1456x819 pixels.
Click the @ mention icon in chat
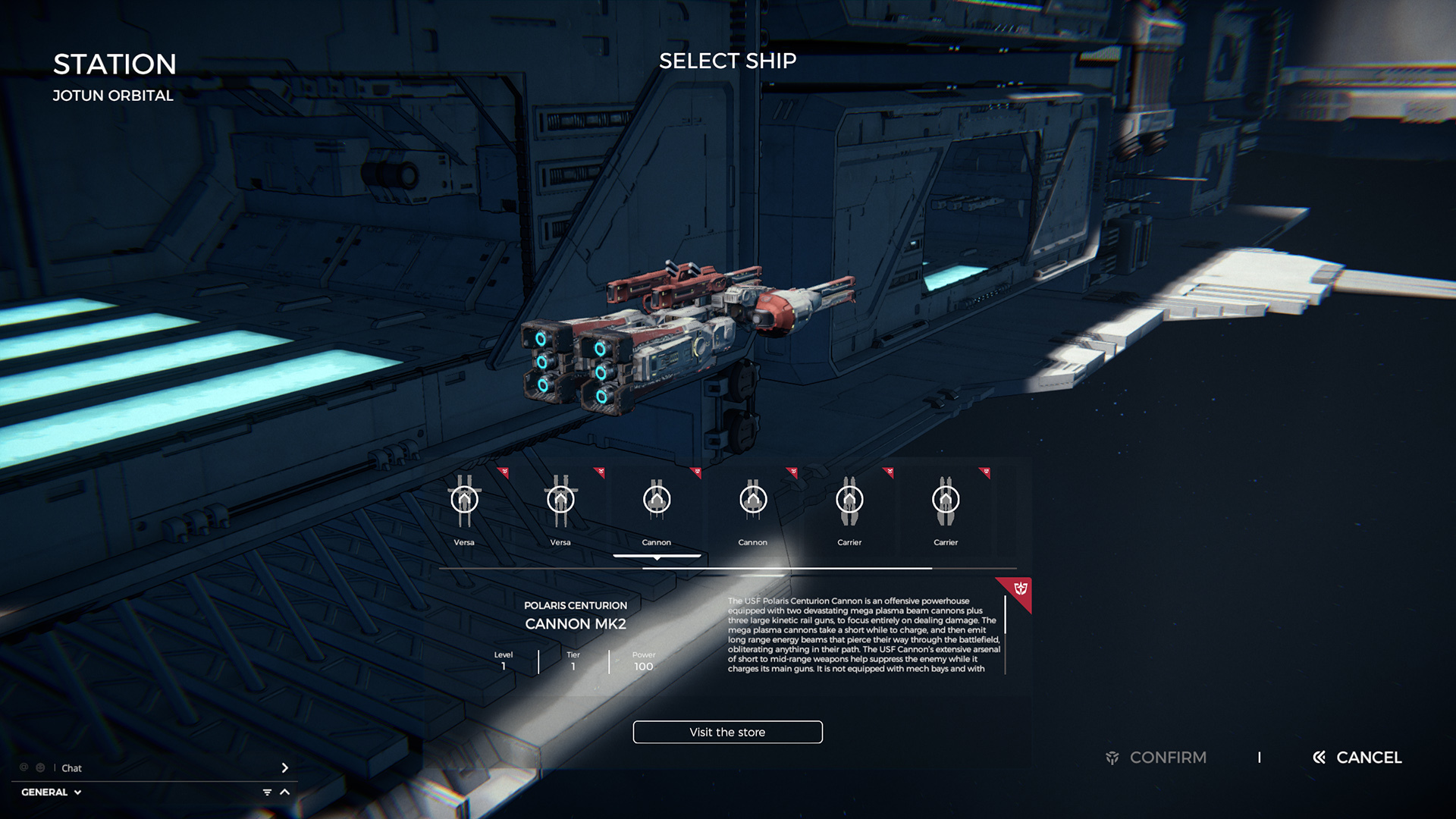tap(24, 768)
